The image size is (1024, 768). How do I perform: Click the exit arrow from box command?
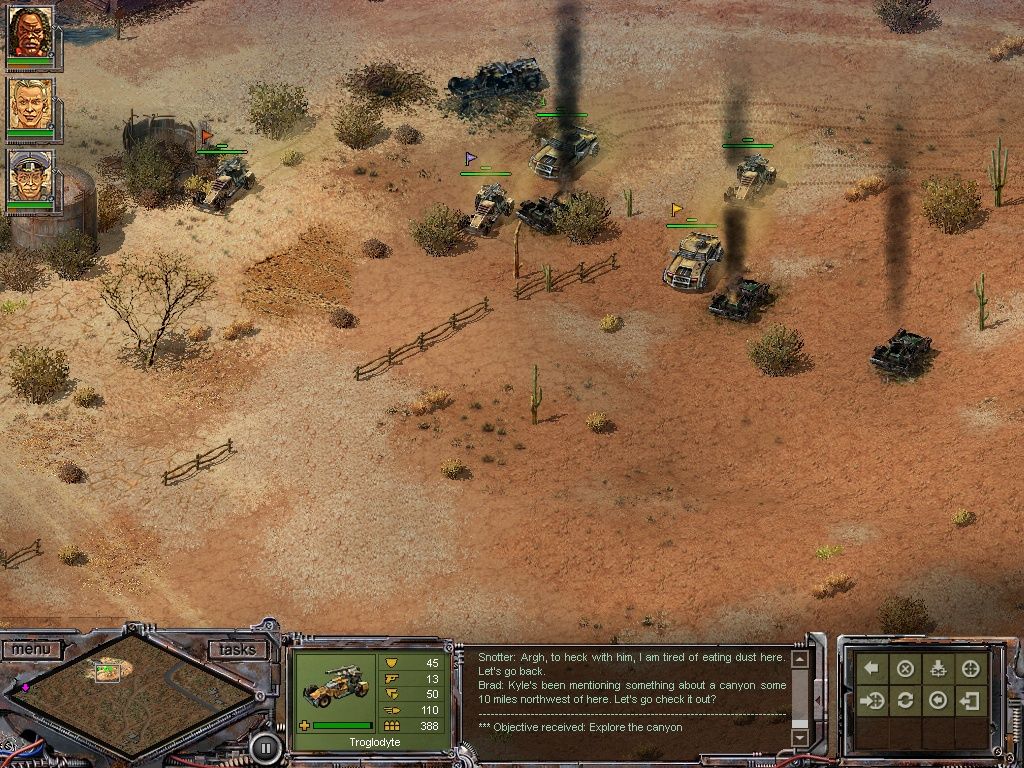click(971, 700)
